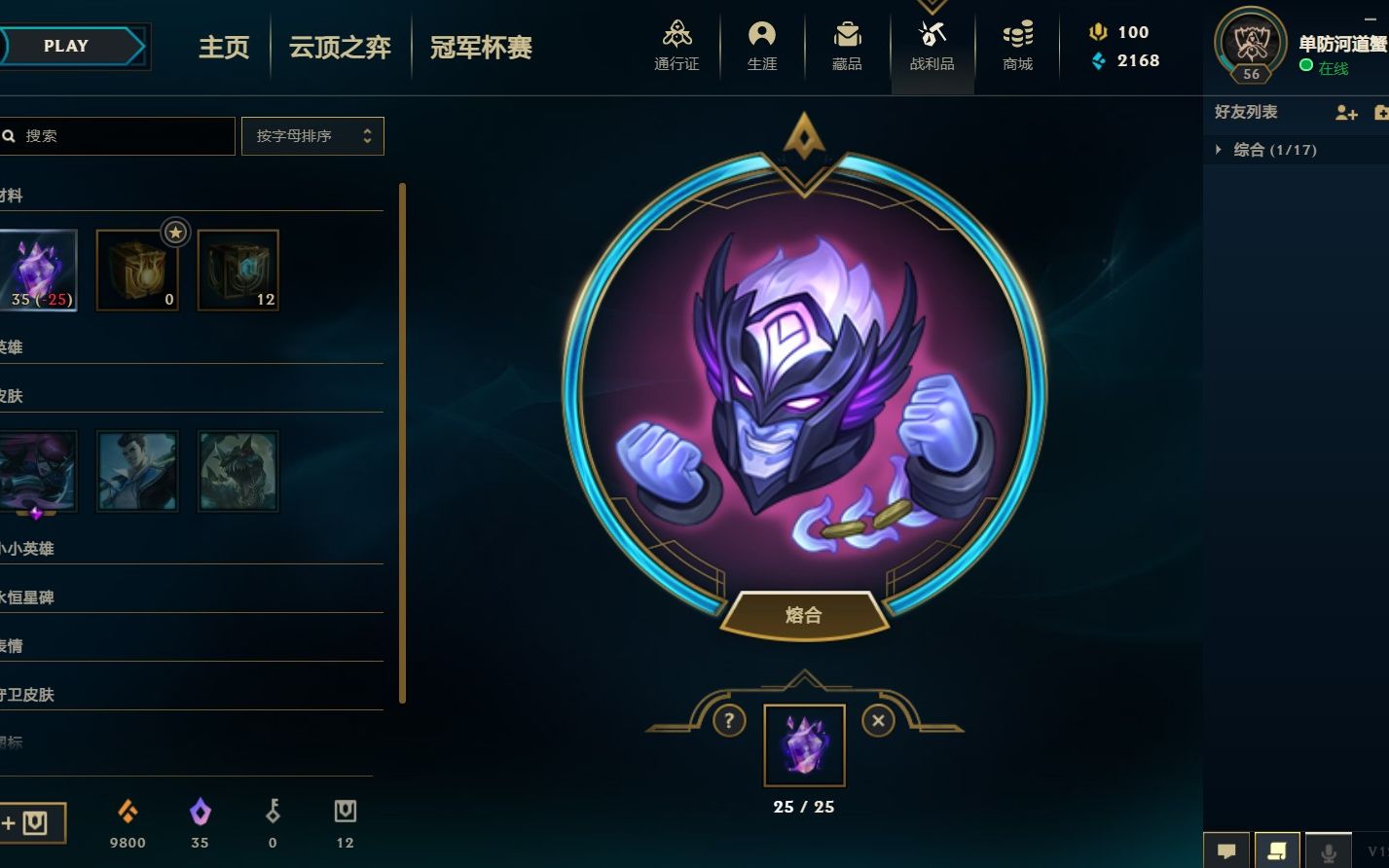This screenshot has width=1389, height=868.
Task: Select the hextech chest with count 12
Action: [238, 270]
